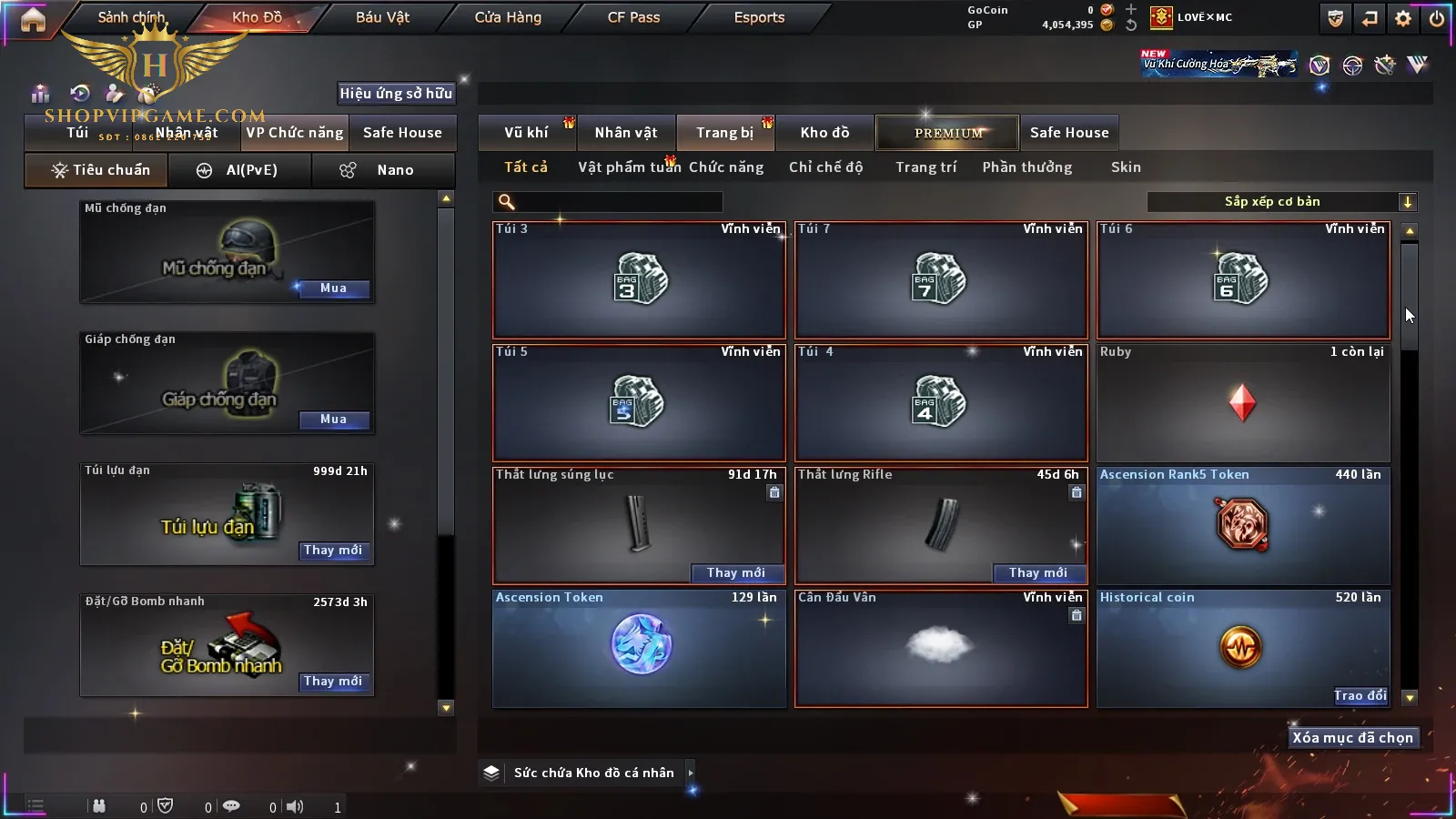Choose the Ruby item slot
The height and width of the screenshot is (819, 1456).
1243,403
